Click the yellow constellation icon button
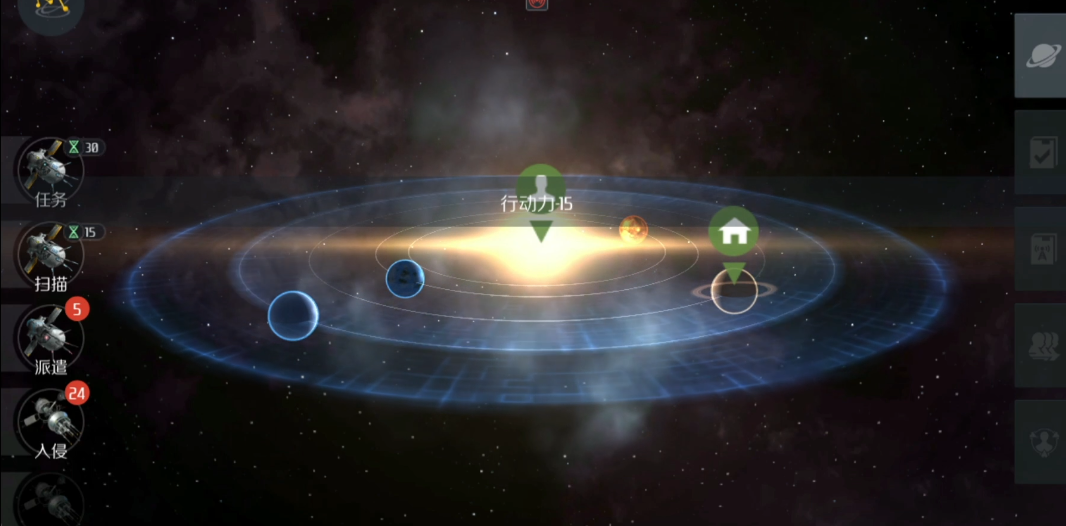 tap(49, 10)
